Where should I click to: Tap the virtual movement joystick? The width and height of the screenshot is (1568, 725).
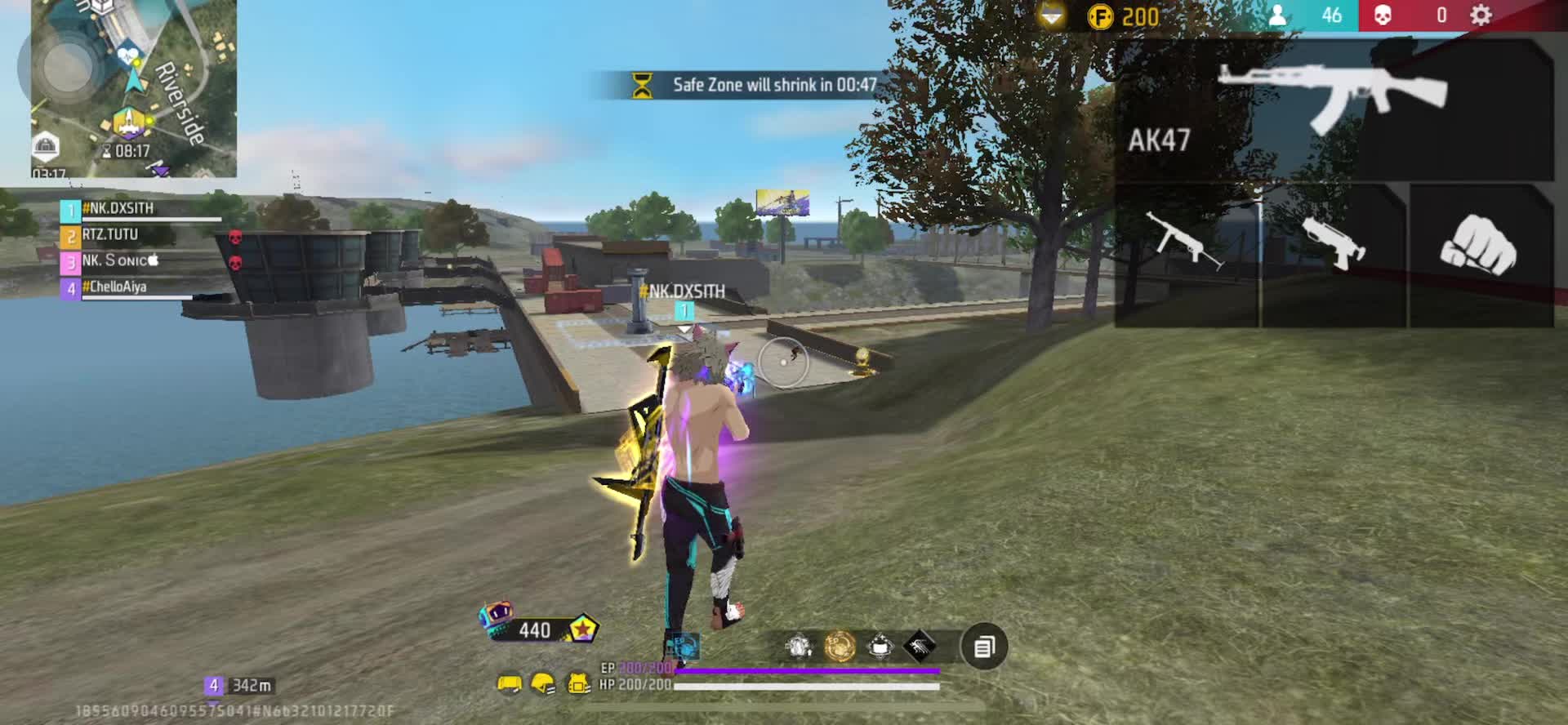pyautogui.click(x=67, y=64)
